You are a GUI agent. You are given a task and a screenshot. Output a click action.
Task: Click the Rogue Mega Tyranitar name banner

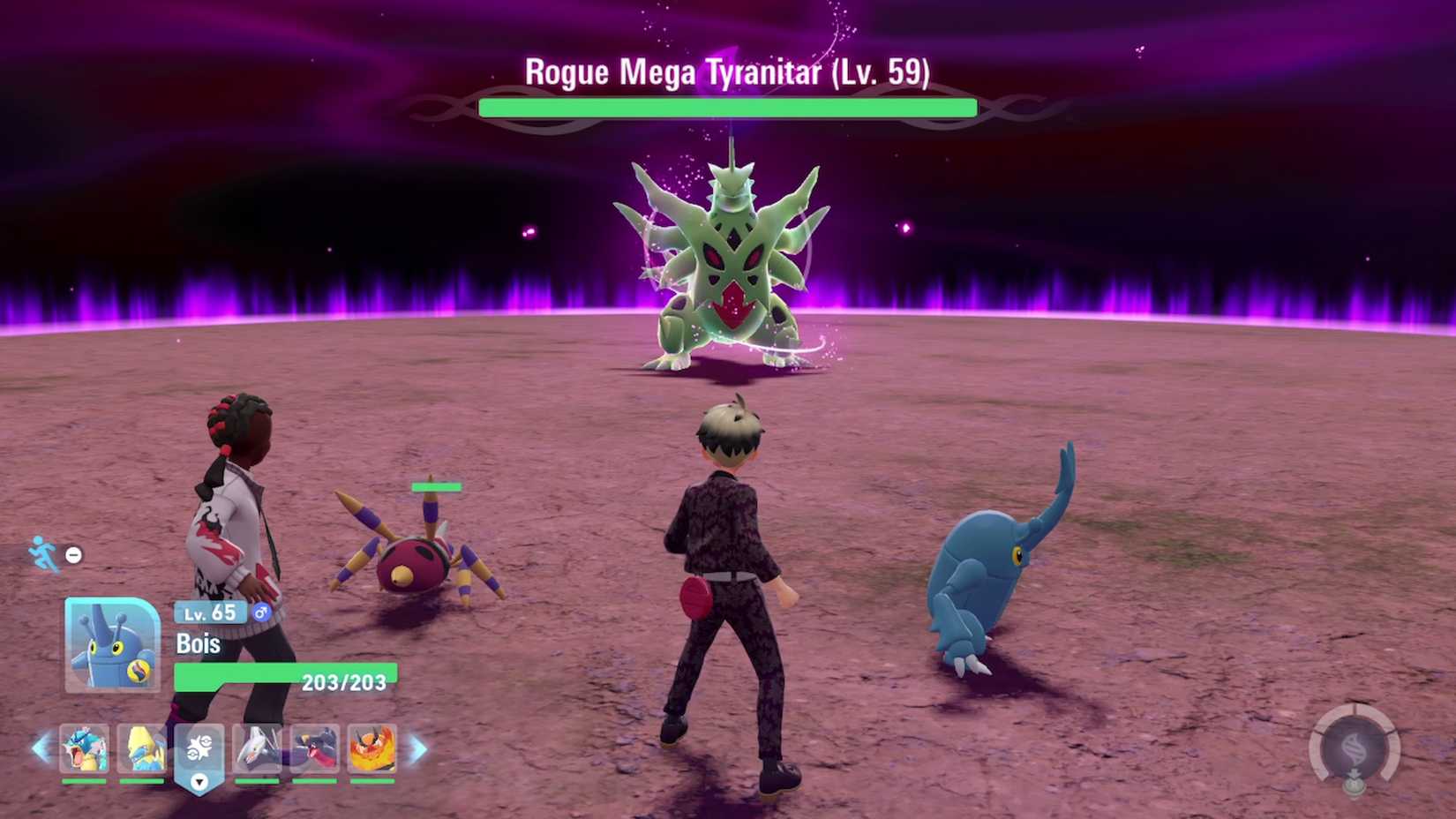[x=726, y=72]
